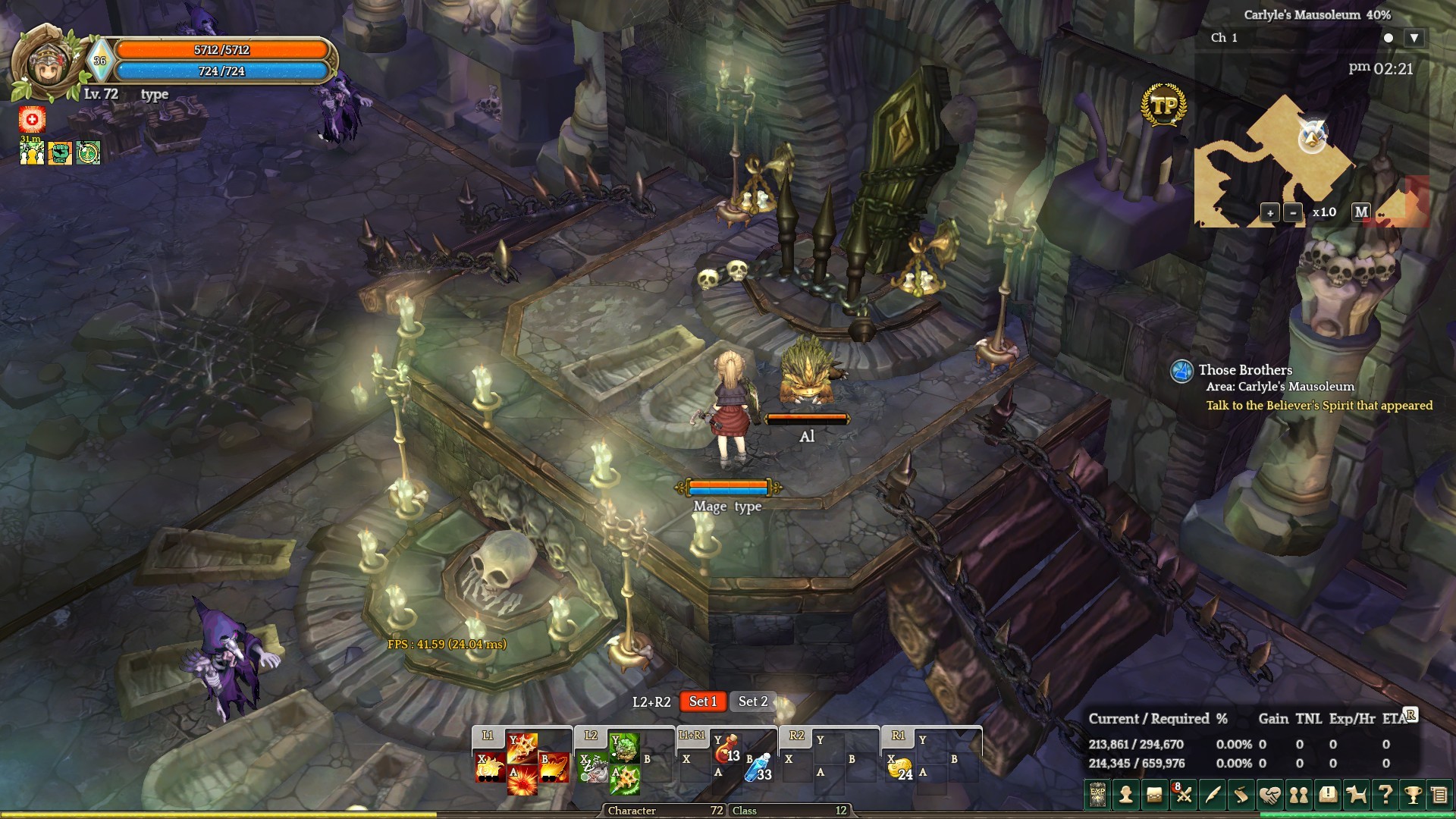Zoom out the minimap with minus button

tap(1294, 213)
